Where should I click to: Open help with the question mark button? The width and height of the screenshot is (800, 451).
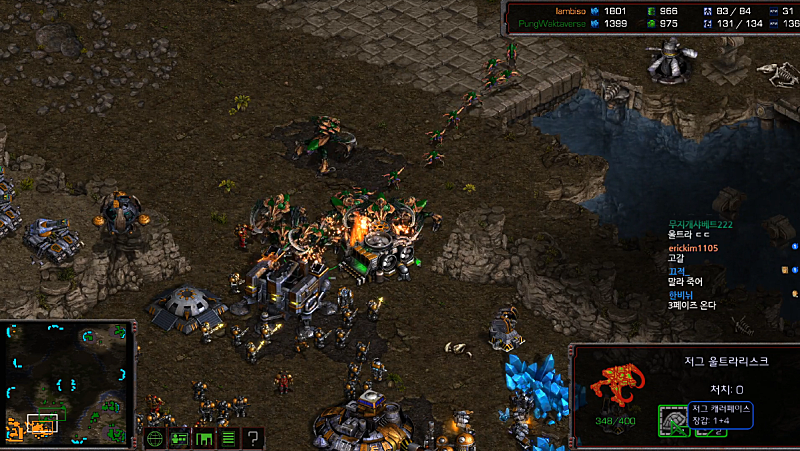(x=253, y=437)
